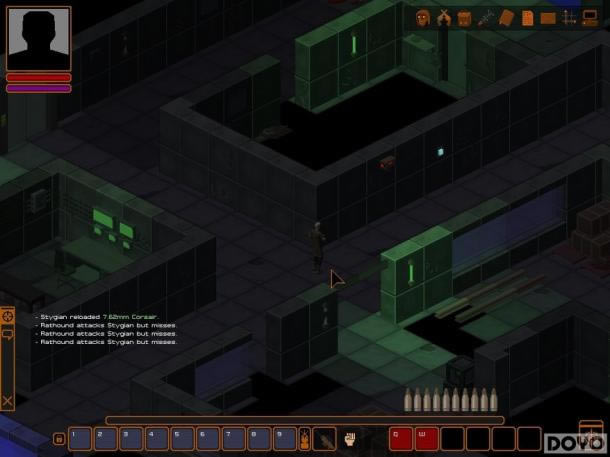This screenshot has height=457, width=610.
Task: Open the combat stats crossed-swords icon
Action: (x=443, y=17)
